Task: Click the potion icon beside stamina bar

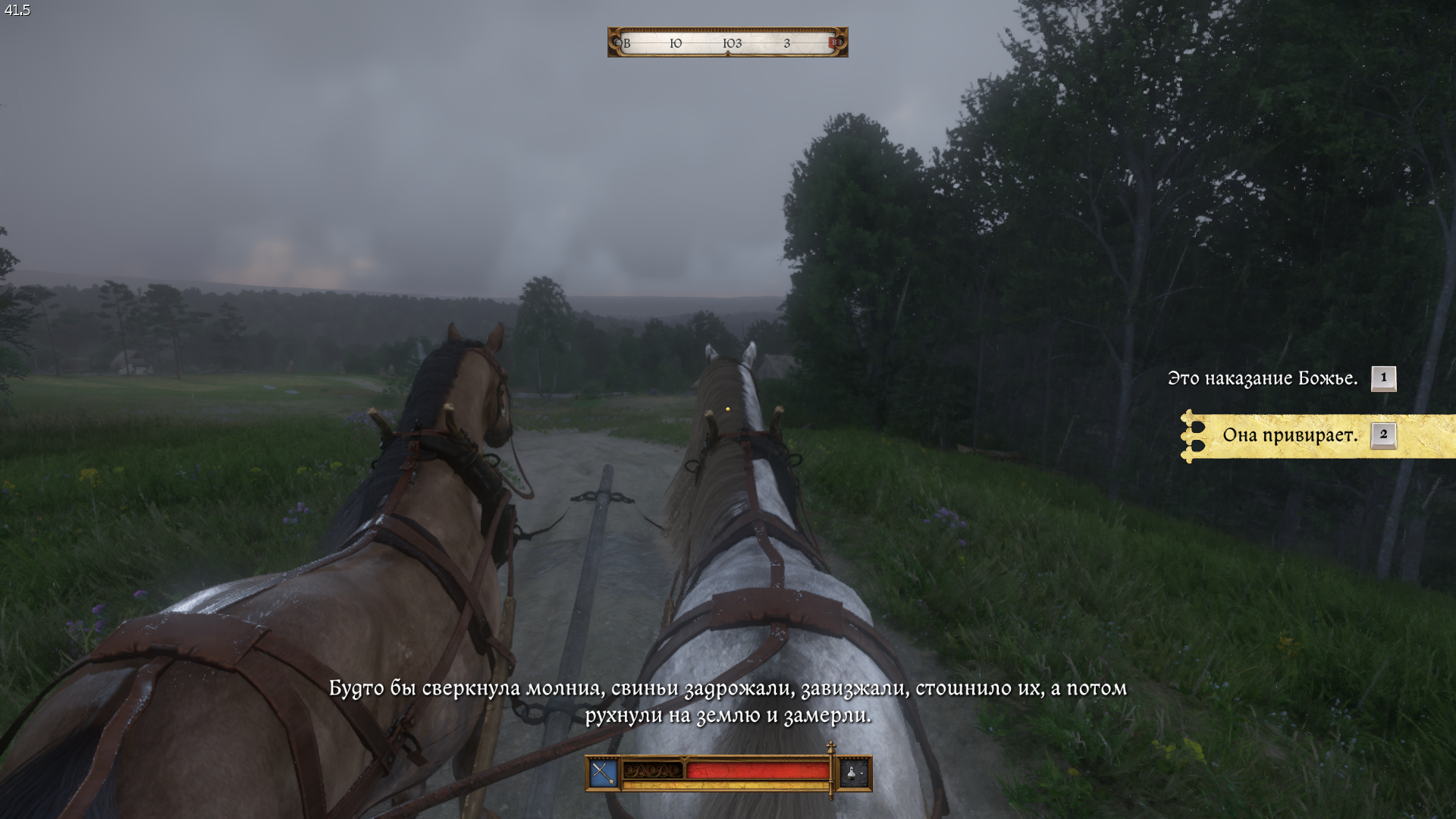Action: coord(853,773)
